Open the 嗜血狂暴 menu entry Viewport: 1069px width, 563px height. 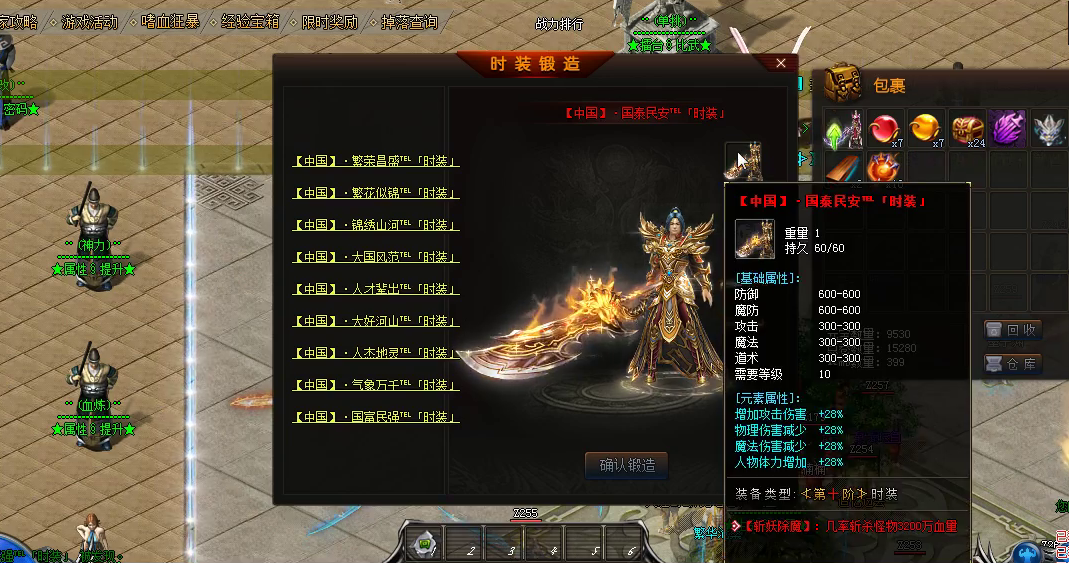170,21
